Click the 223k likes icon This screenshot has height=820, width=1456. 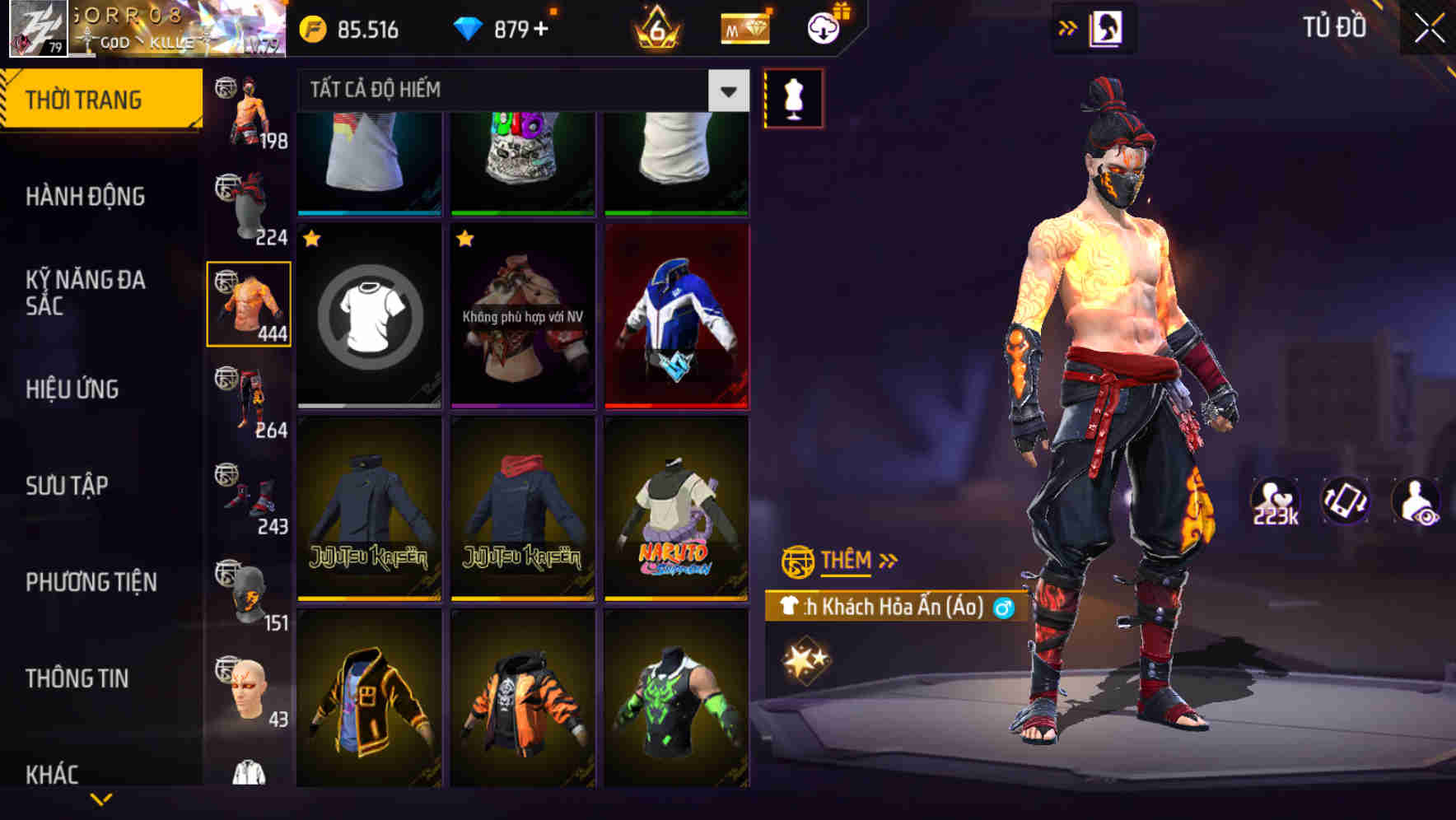pos(1276,501)
